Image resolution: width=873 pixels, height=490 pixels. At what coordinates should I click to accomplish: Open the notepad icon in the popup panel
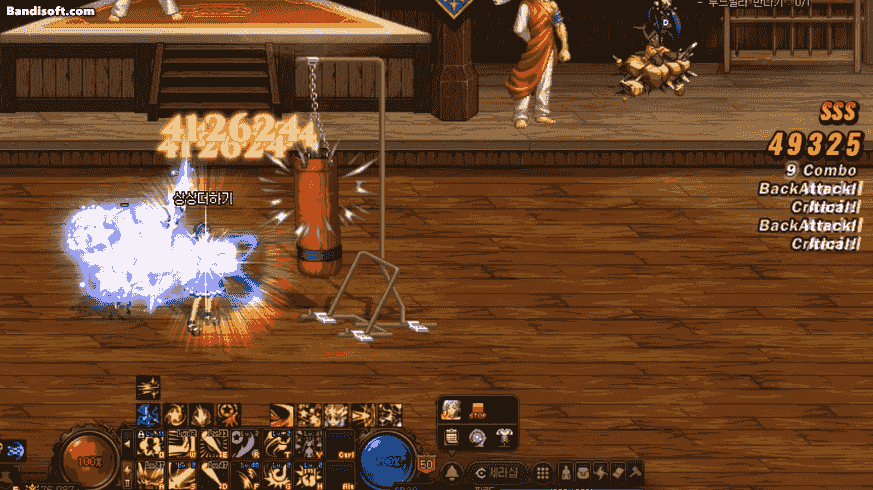click(451, 436)
